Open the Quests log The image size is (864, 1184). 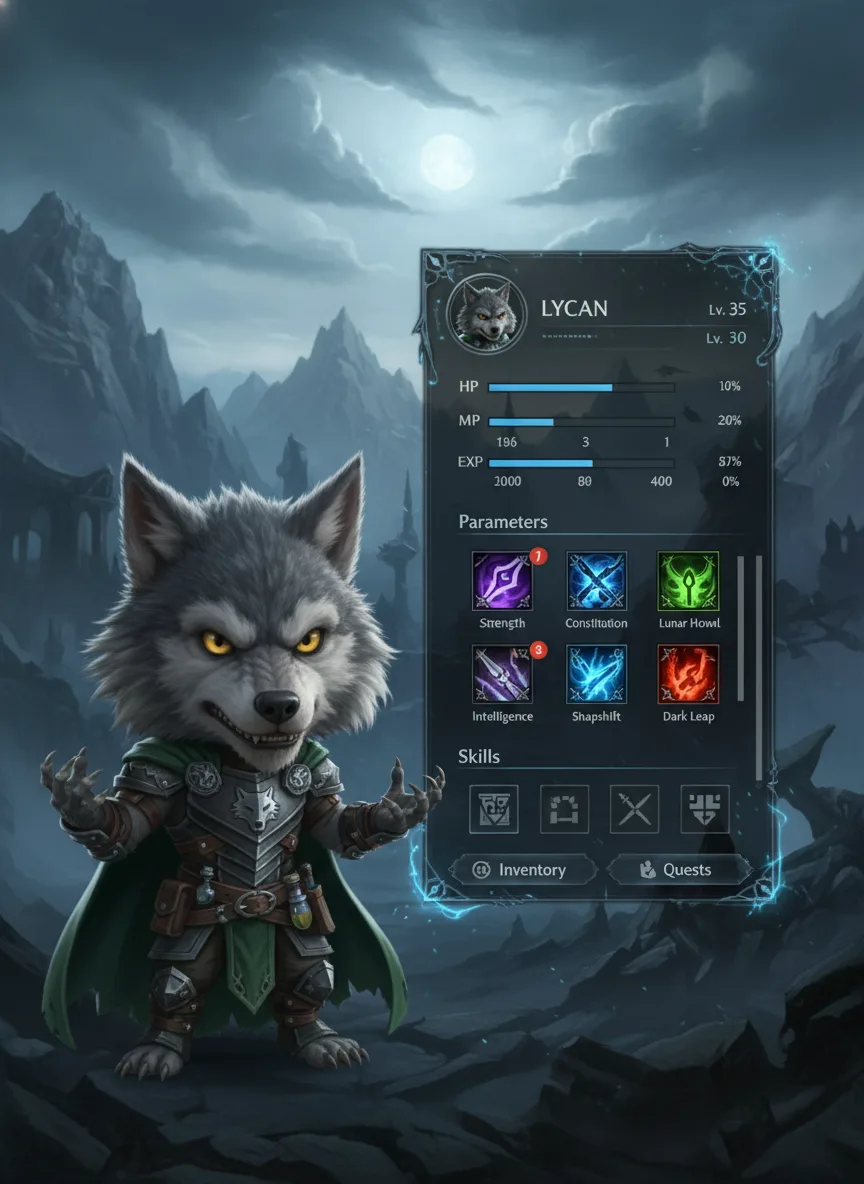point(677,870)
